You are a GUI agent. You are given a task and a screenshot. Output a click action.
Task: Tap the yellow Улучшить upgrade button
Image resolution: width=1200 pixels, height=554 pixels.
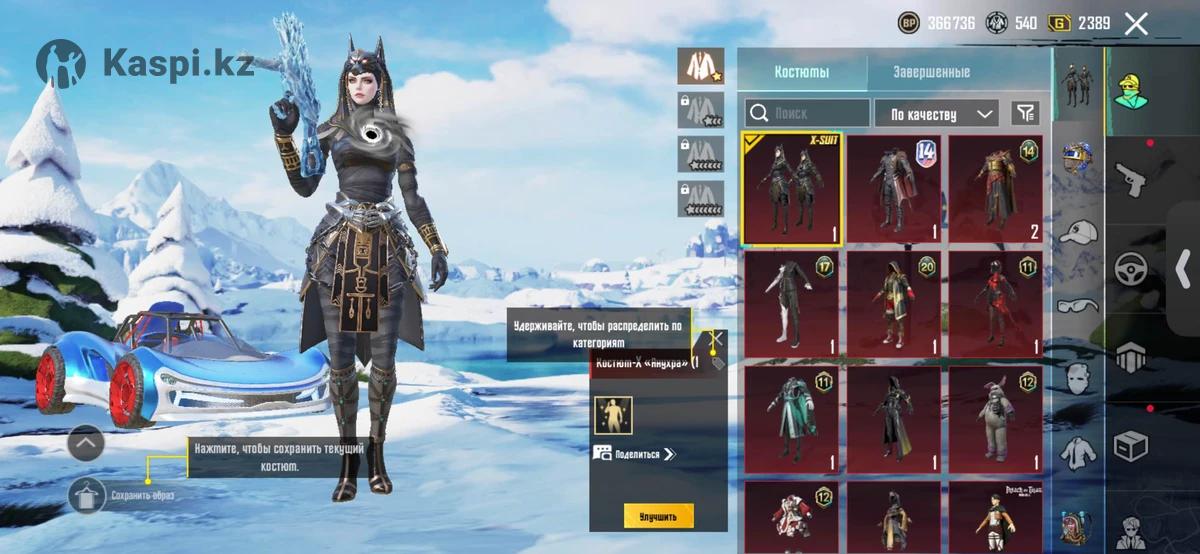[658, 516]
